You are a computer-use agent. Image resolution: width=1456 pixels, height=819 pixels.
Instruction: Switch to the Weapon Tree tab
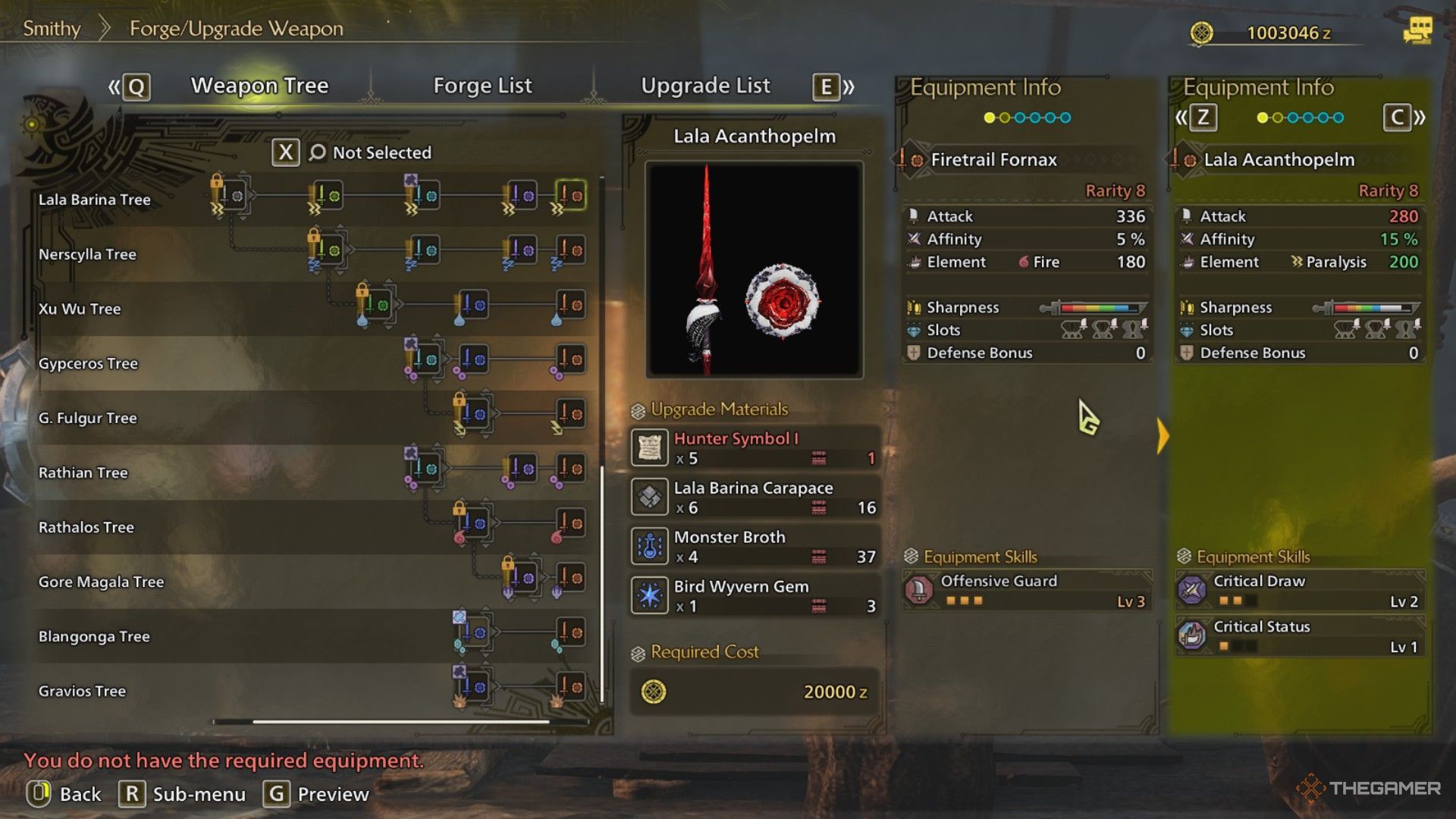(x=259, y=86)
